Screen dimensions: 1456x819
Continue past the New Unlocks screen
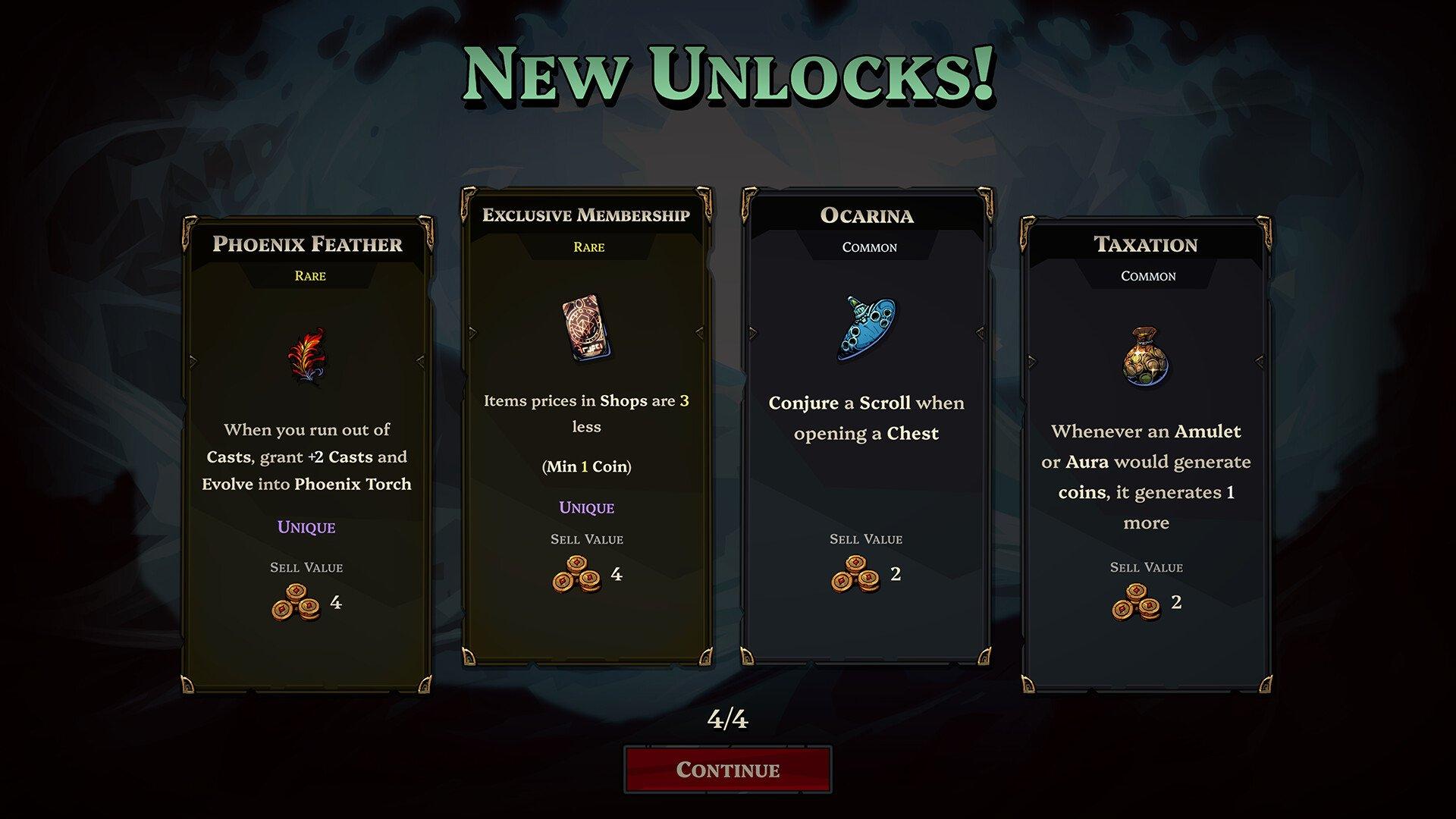coord(727,770)
